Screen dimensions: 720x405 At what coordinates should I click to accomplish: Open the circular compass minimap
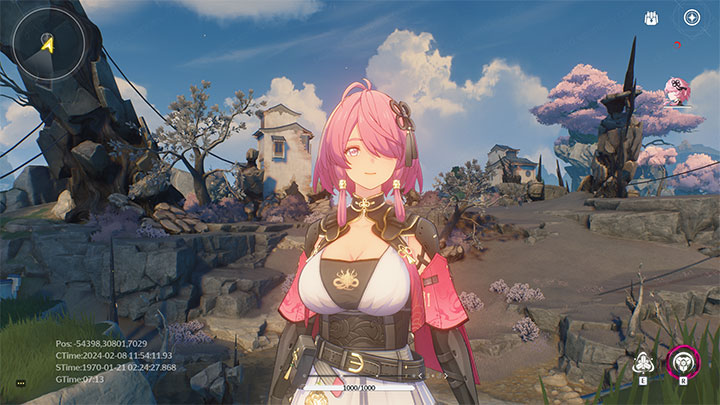pyautogui.click(x=46, y=43)
